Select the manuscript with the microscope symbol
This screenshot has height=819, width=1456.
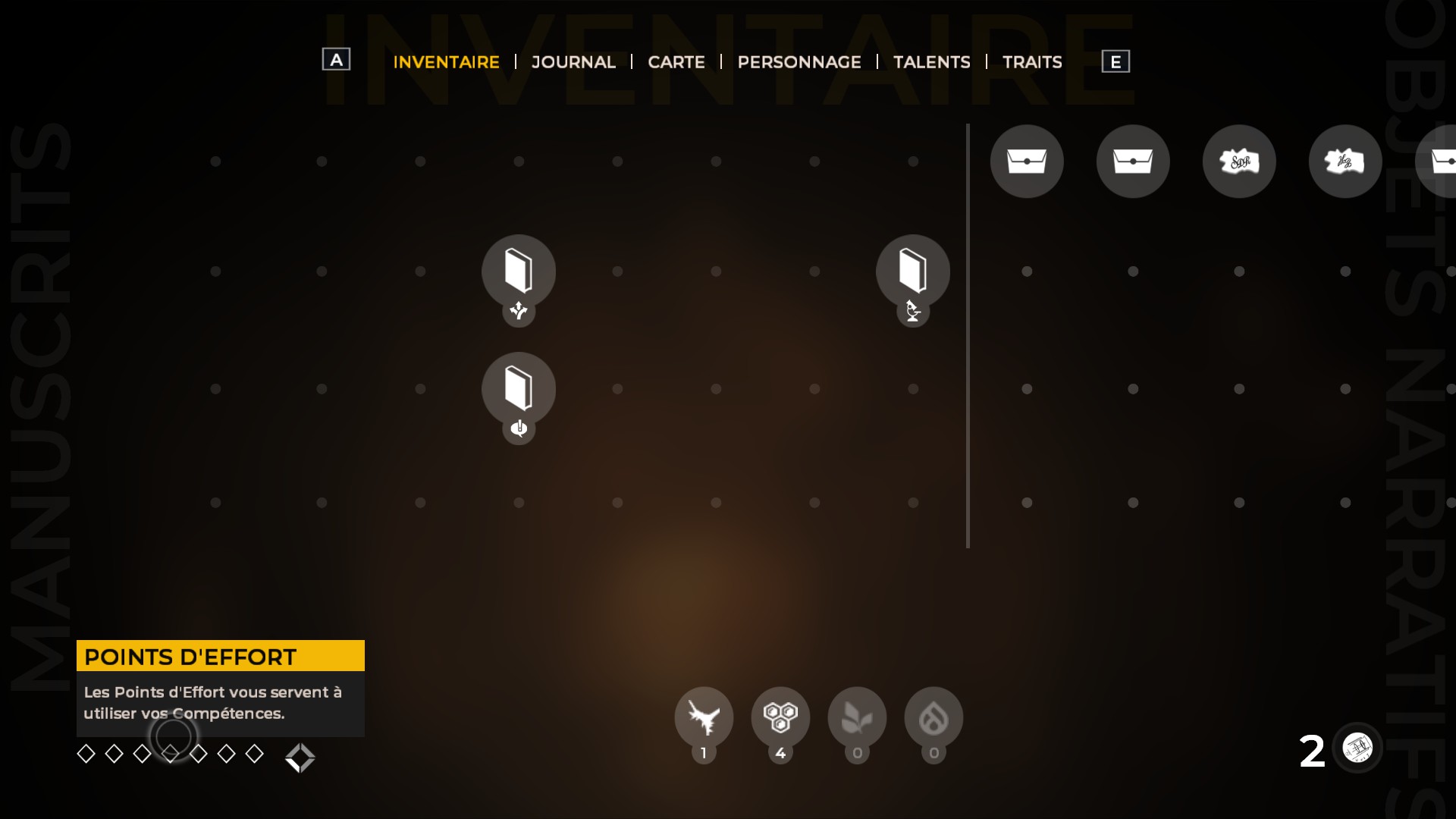point(912,271)
